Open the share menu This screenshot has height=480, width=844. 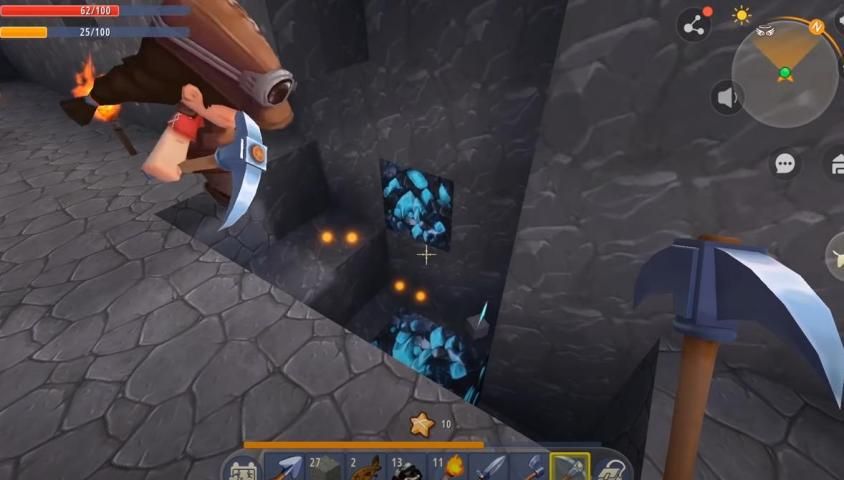click(x=693, y=25)
